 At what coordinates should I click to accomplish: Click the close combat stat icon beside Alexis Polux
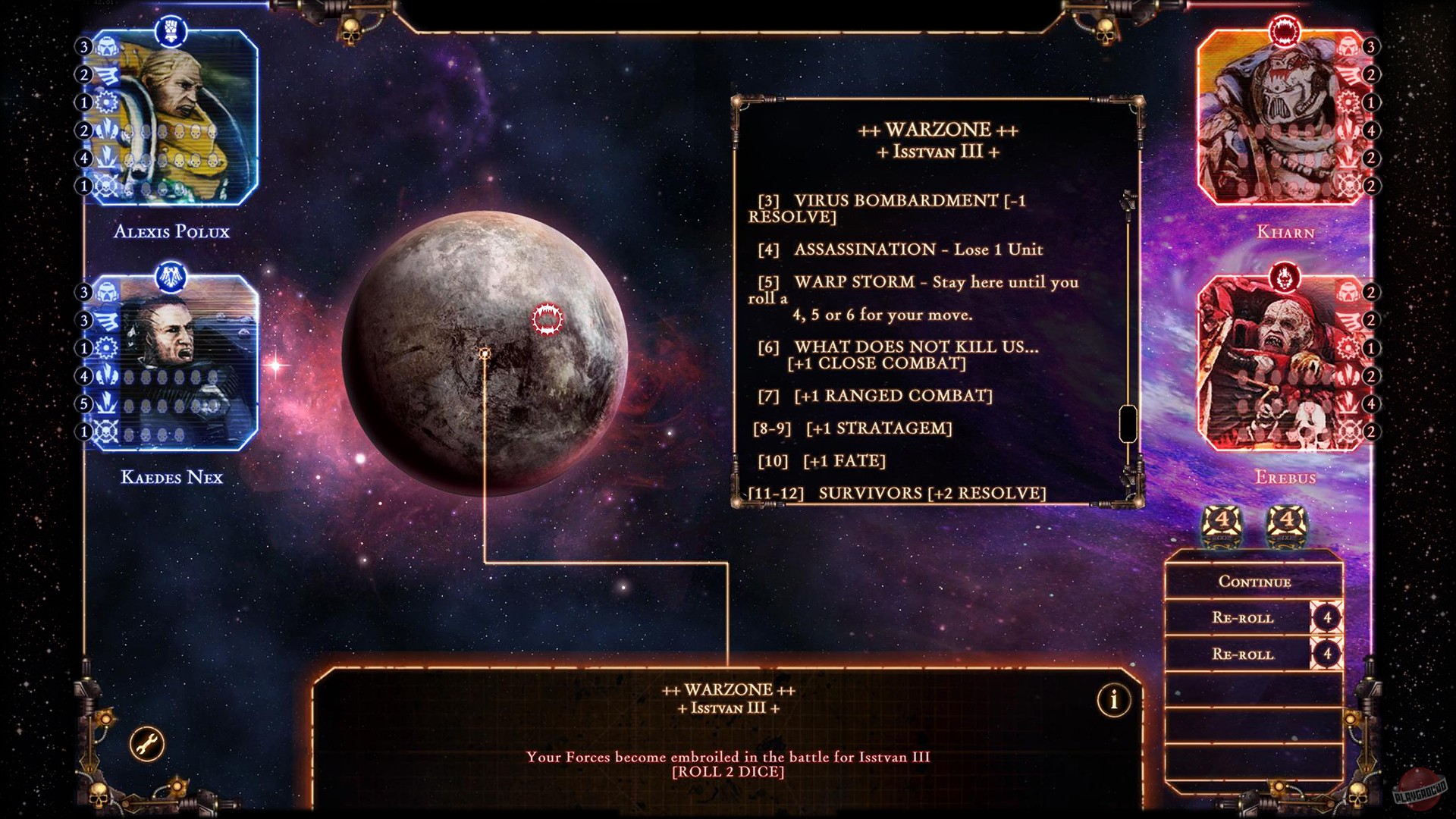coord(105,130)
